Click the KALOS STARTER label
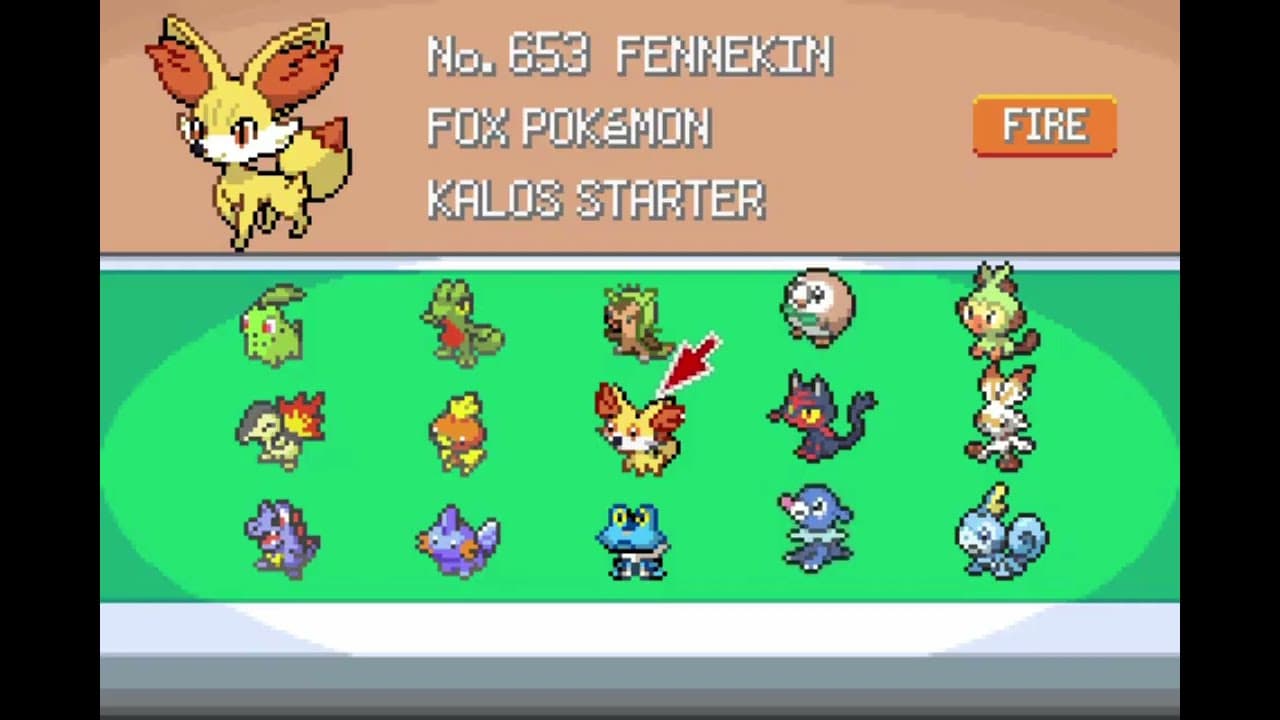This screenshot has width=1280, height=720. point(595,200)
